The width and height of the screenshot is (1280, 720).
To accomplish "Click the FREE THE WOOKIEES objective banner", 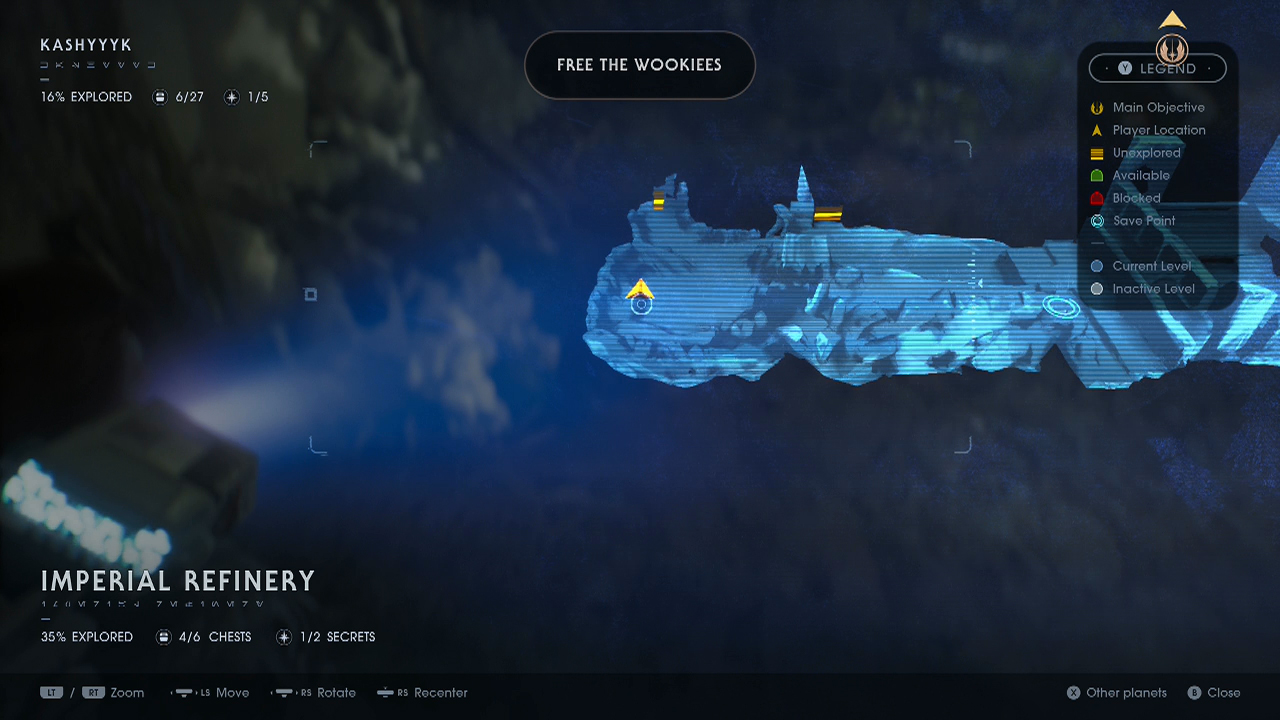I will pos(640,65).
